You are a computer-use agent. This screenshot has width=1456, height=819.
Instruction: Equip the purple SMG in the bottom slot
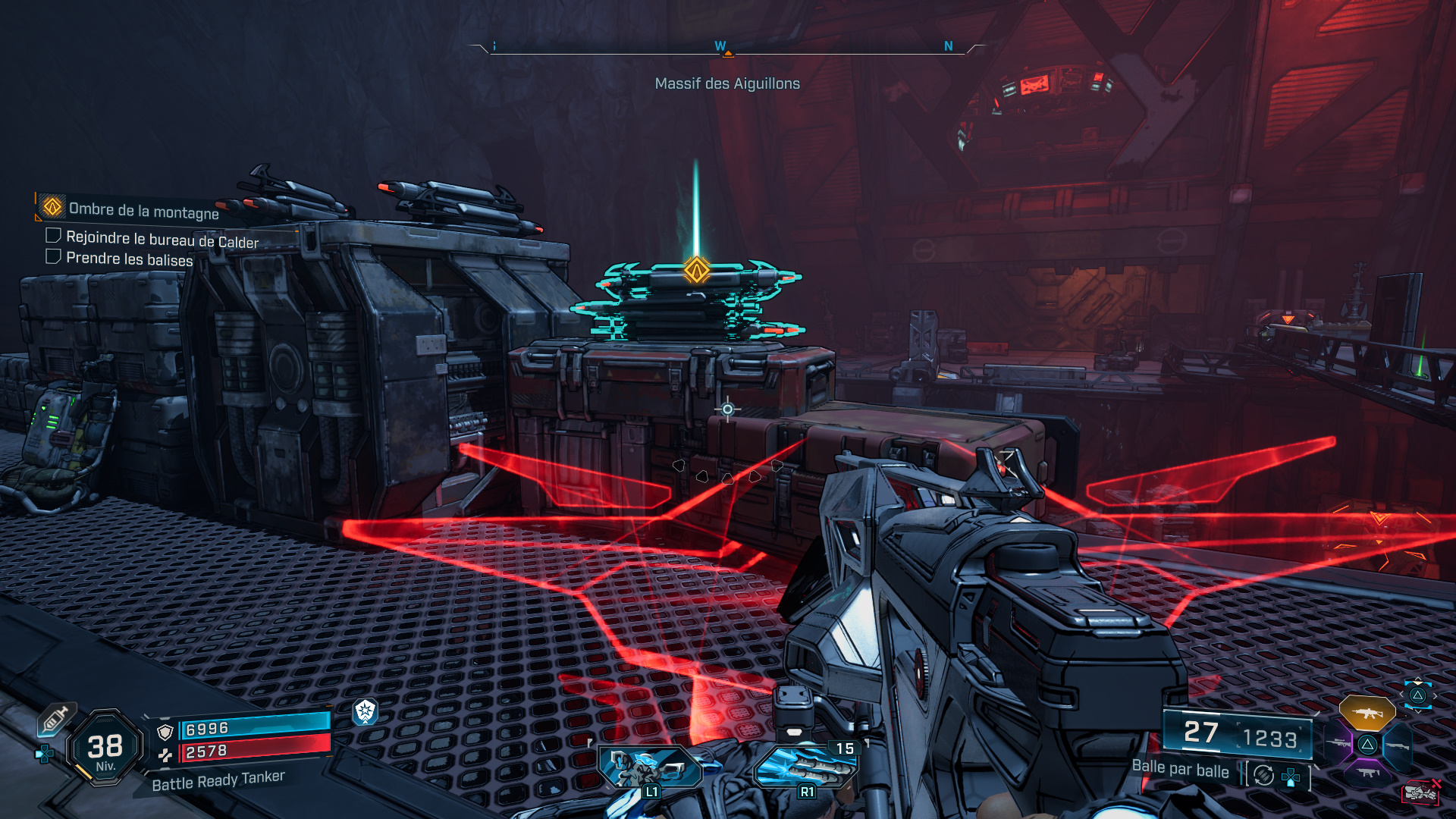pyautogui.click(x=1367, y=773)
